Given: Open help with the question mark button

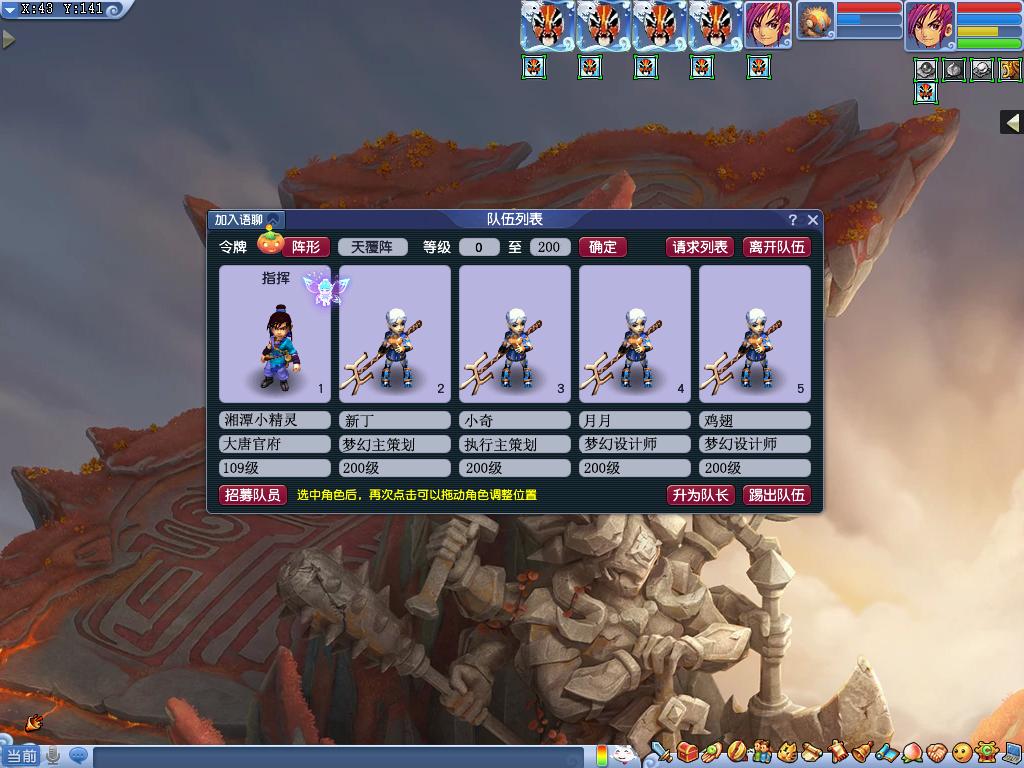Looking at the screenshot, I should (x=793, y=220).
